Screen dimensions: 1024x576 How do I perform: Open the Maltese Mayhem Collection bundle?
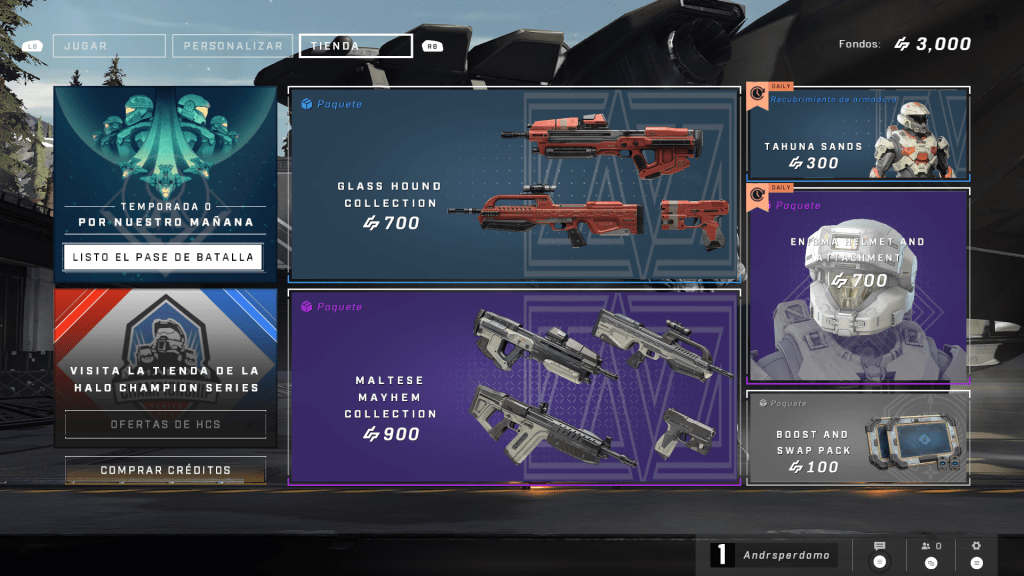[x=514, y=386]
